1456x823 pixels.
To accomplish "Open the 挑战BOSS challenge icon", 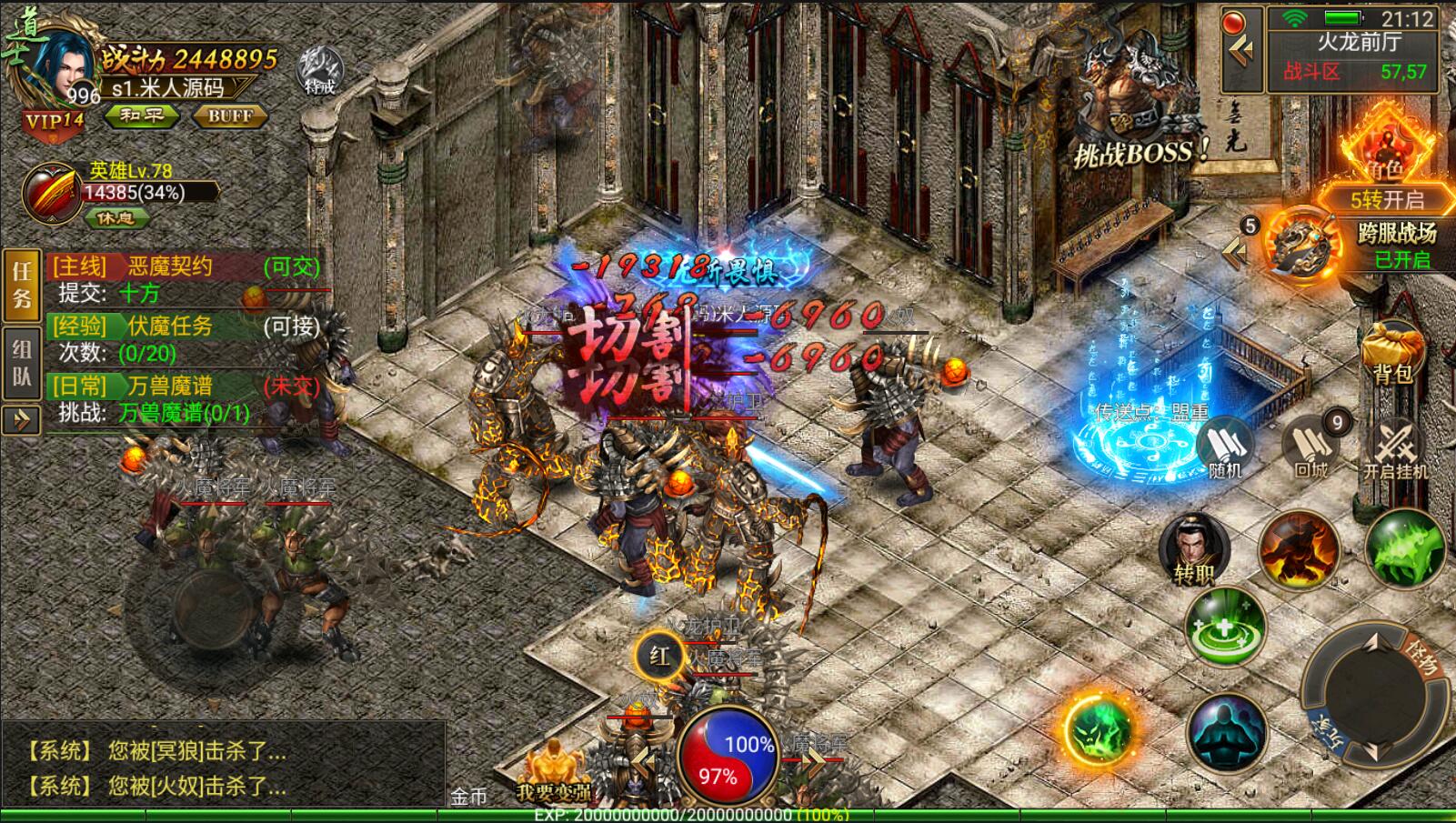I will (x=1139, y=109).
